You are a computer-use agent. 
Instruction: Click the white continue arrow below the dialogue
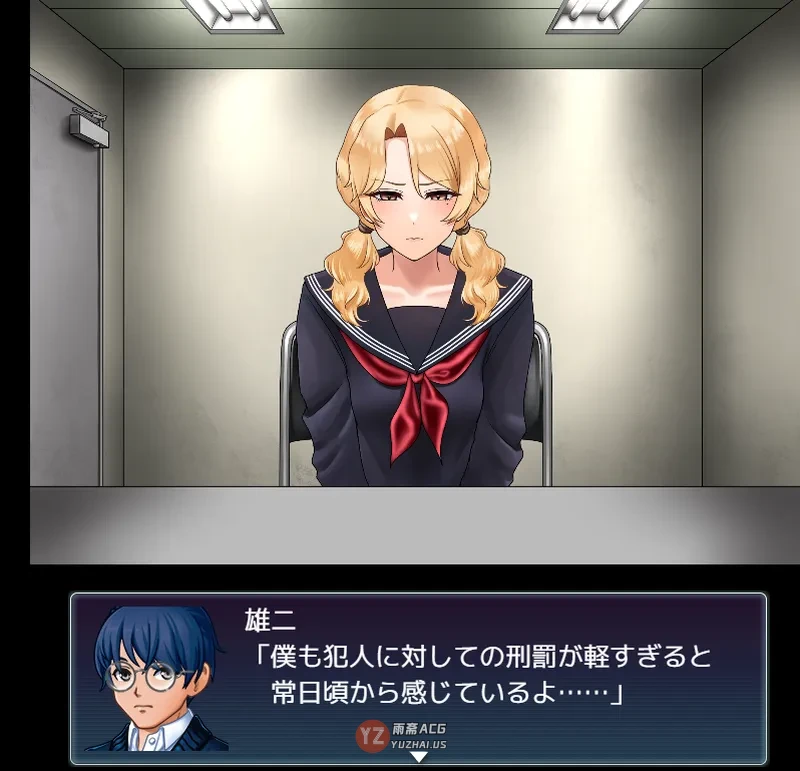[x=419, y=757]
